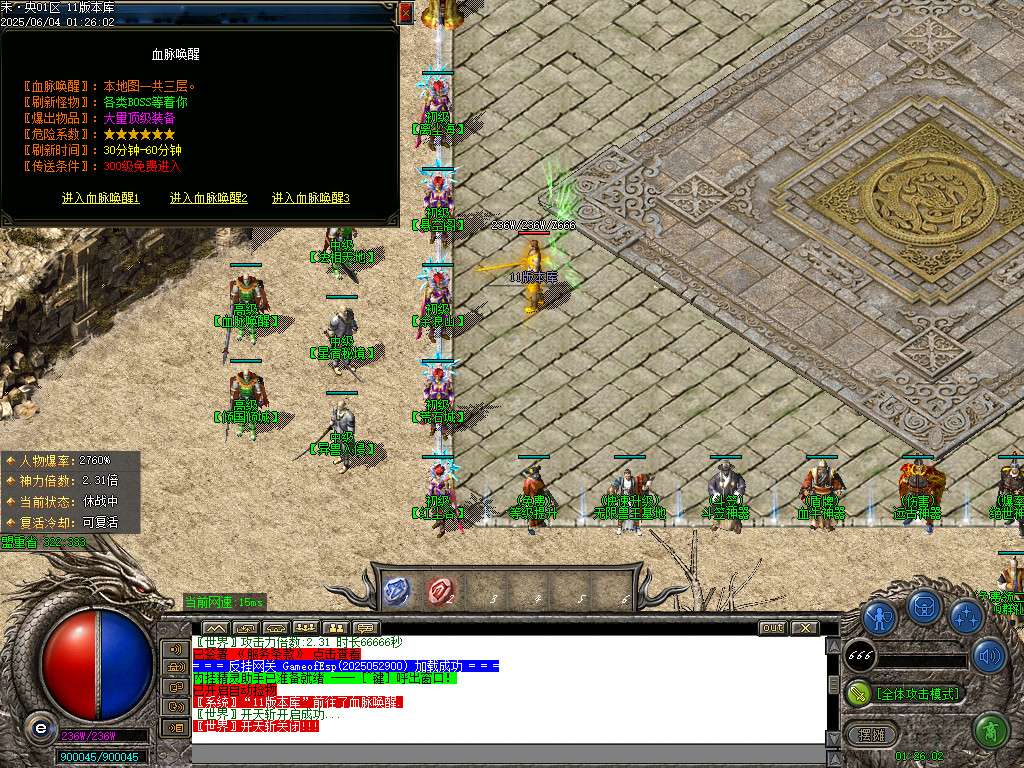Image resolution: width=1024 pixels, height=768 pixels.
Task: Click the chat window's out button
Action: point(772,628)
